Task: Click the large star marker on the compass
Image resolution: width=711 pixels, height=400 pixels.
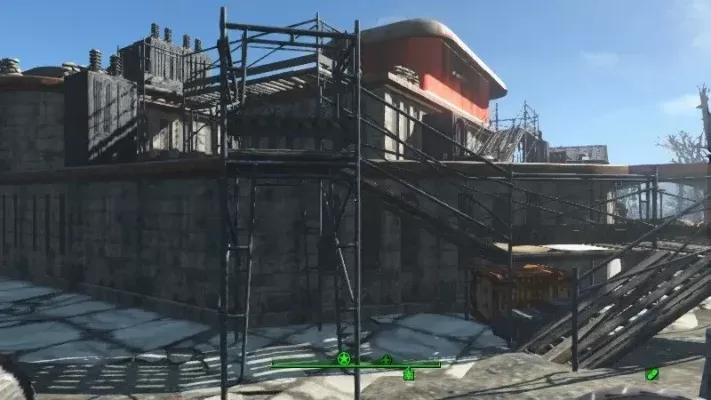Action: [344, 358]
